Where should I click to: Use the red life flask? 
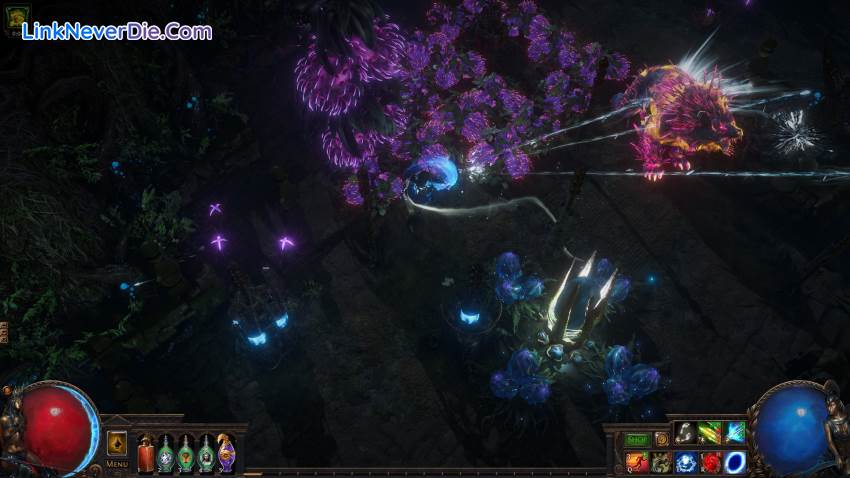click(x=145, y=452)
